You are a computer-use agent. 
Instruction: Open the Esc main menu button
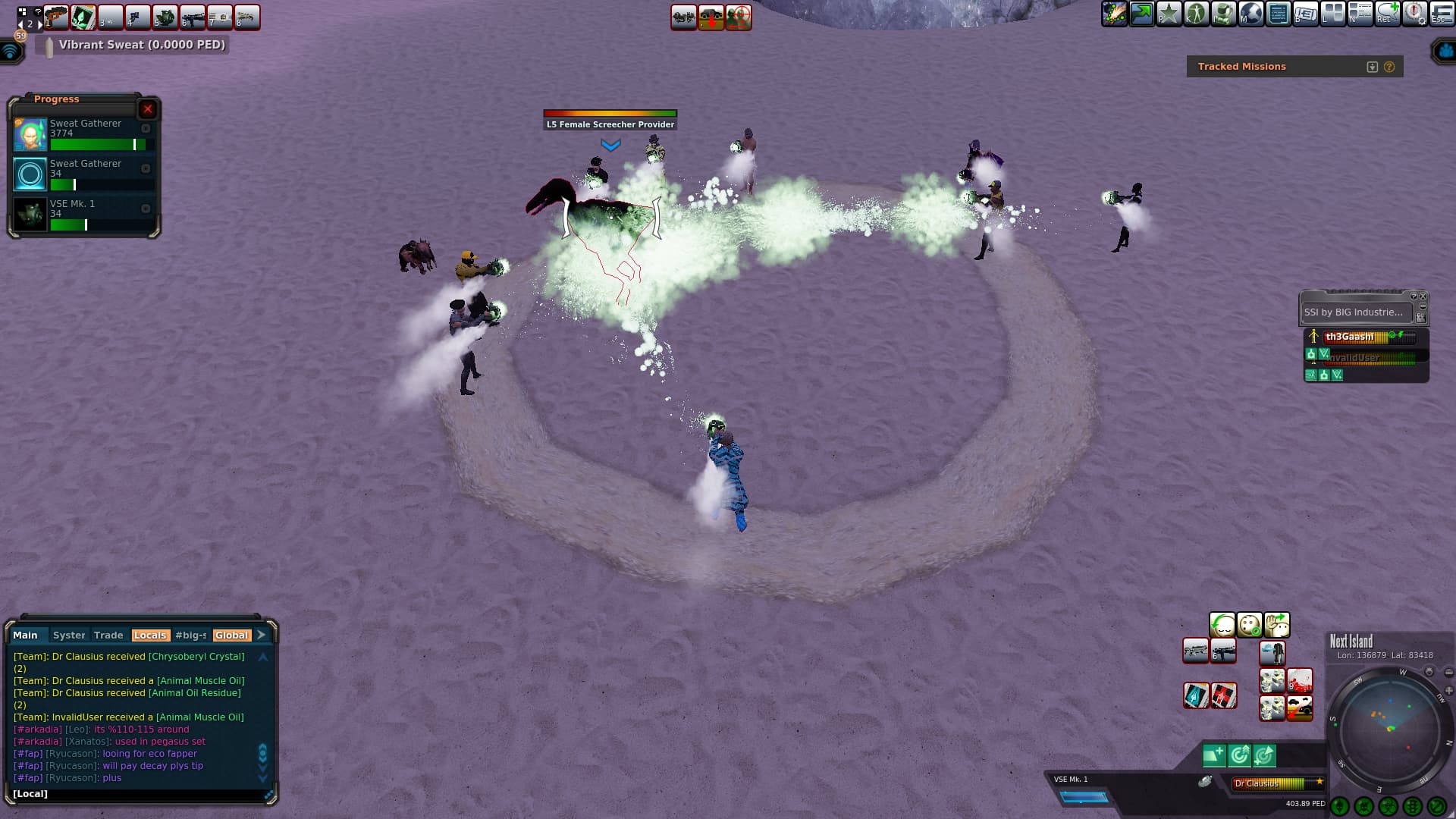tap(1441, 14)
